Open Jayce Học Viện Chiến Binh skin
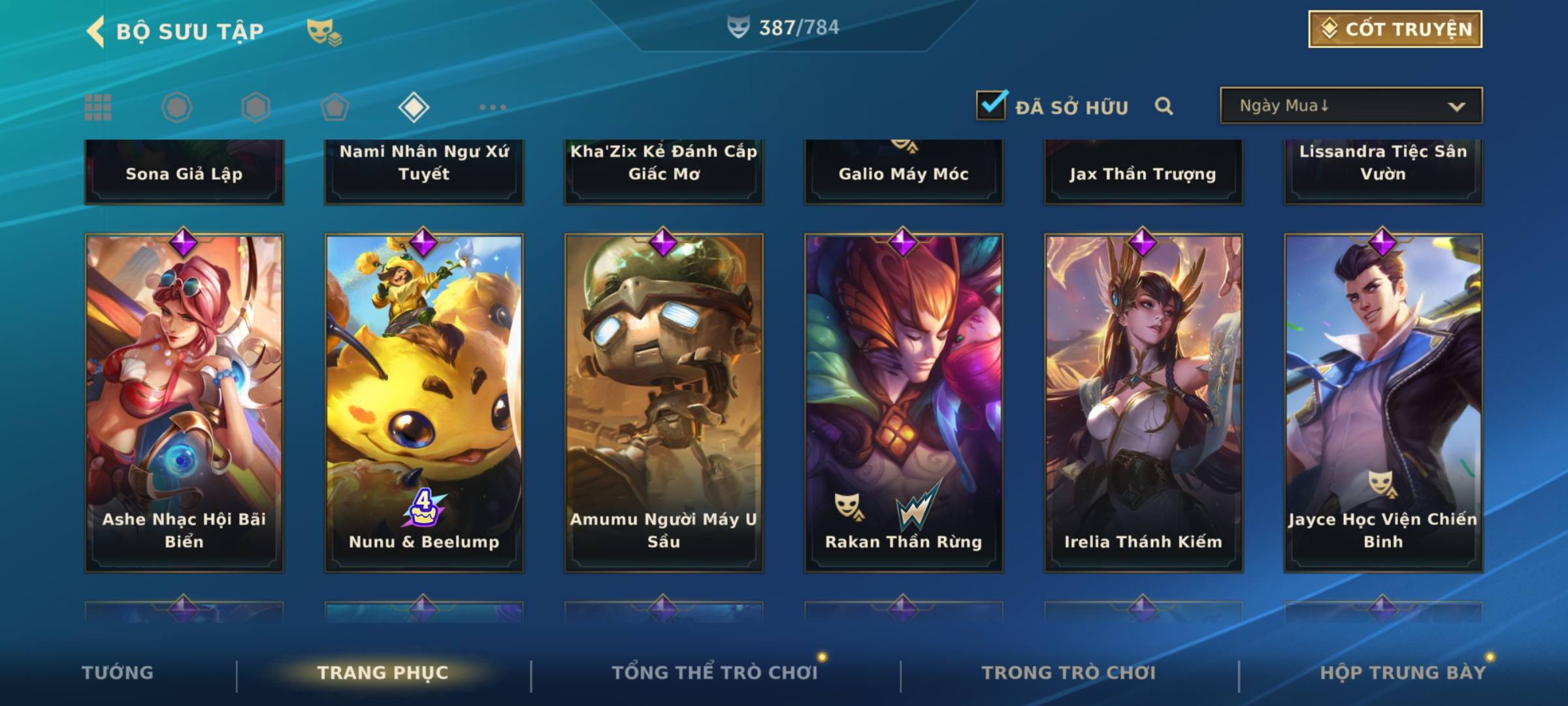 click(1383, 402)
